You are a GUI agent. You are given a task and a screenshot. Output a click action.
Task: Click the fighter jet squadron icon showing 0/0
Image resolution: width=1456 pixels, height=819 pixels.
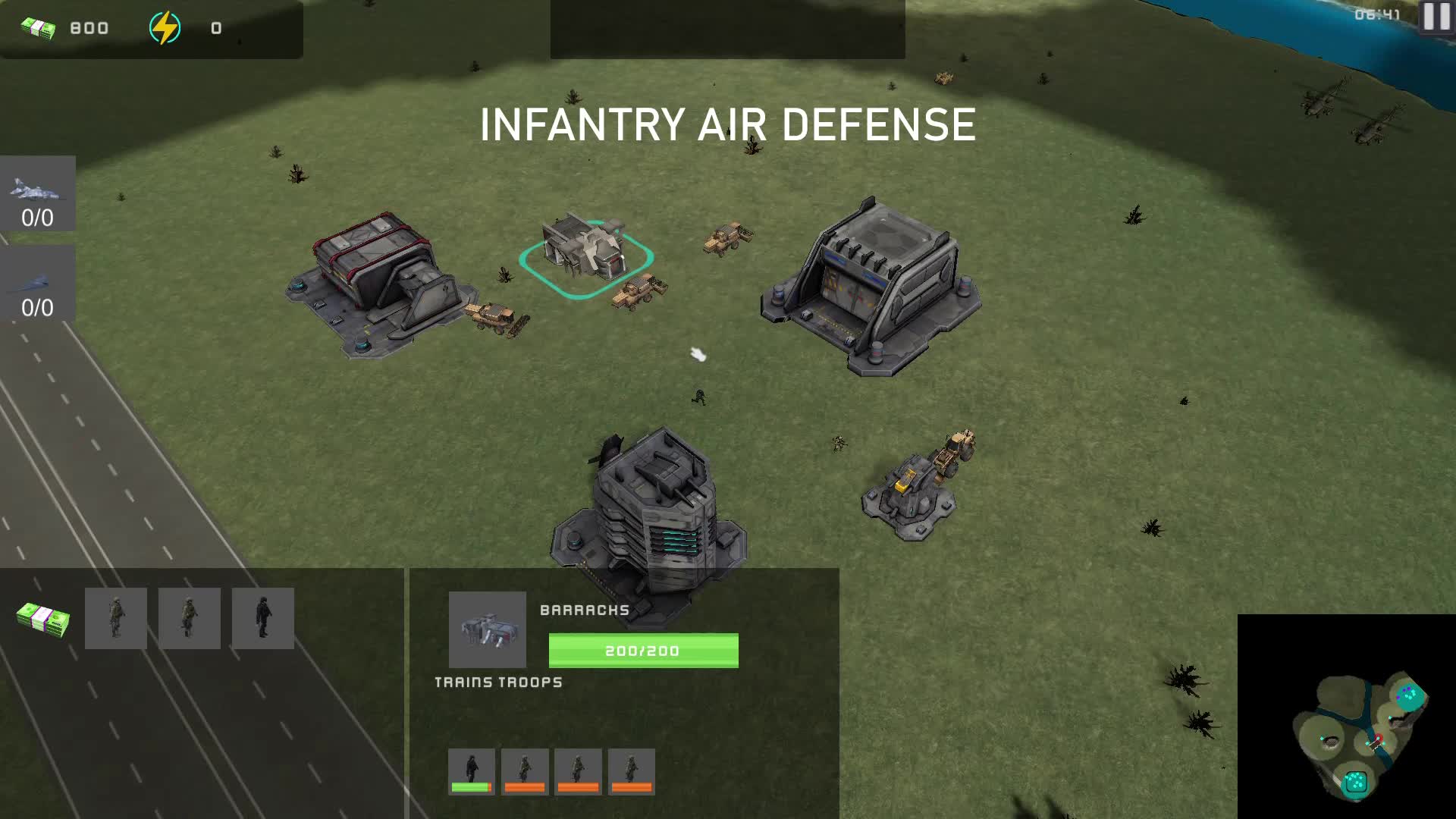38,193
